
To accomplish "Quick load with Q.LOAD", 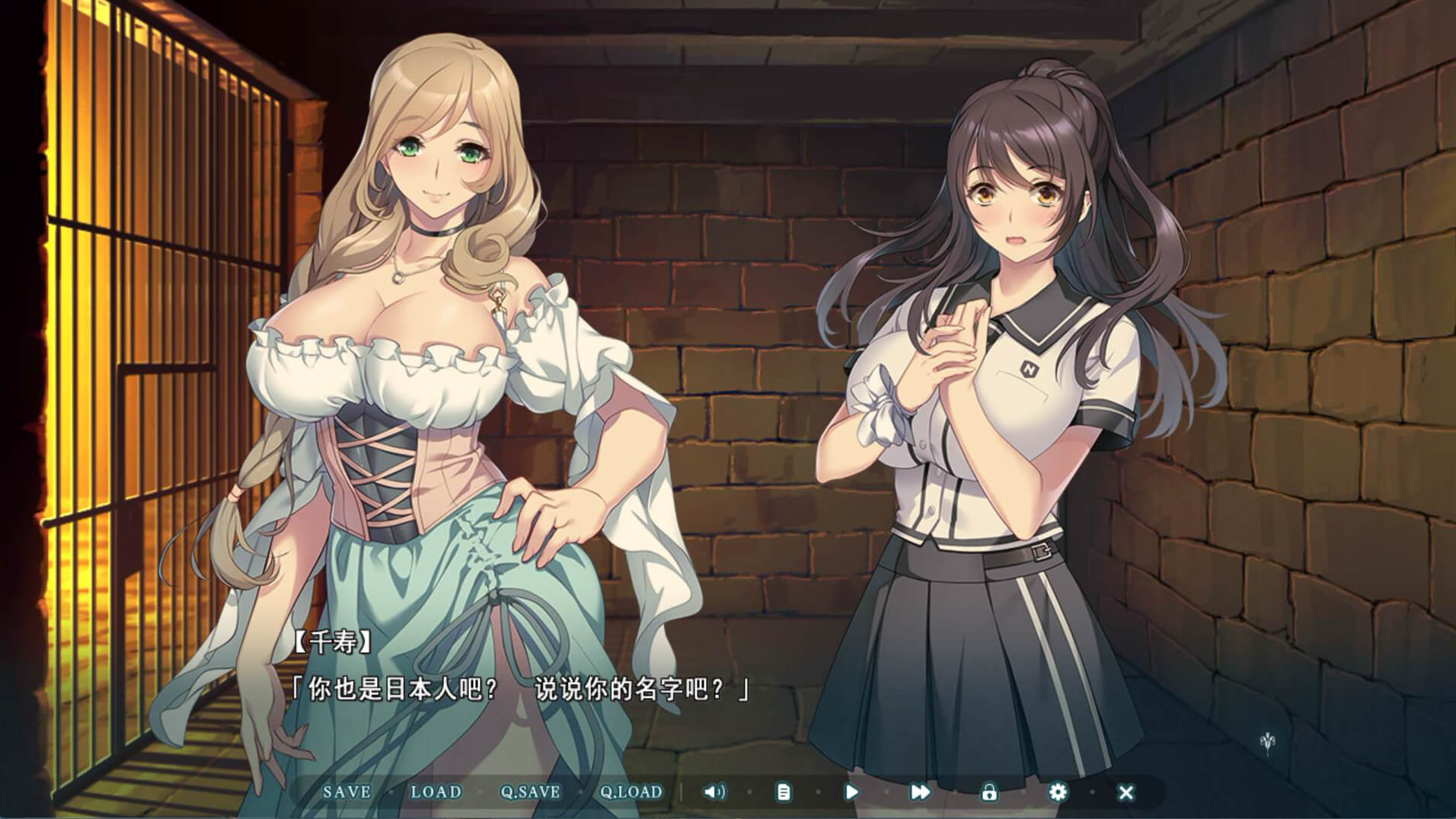I will (x=631, y=792).
